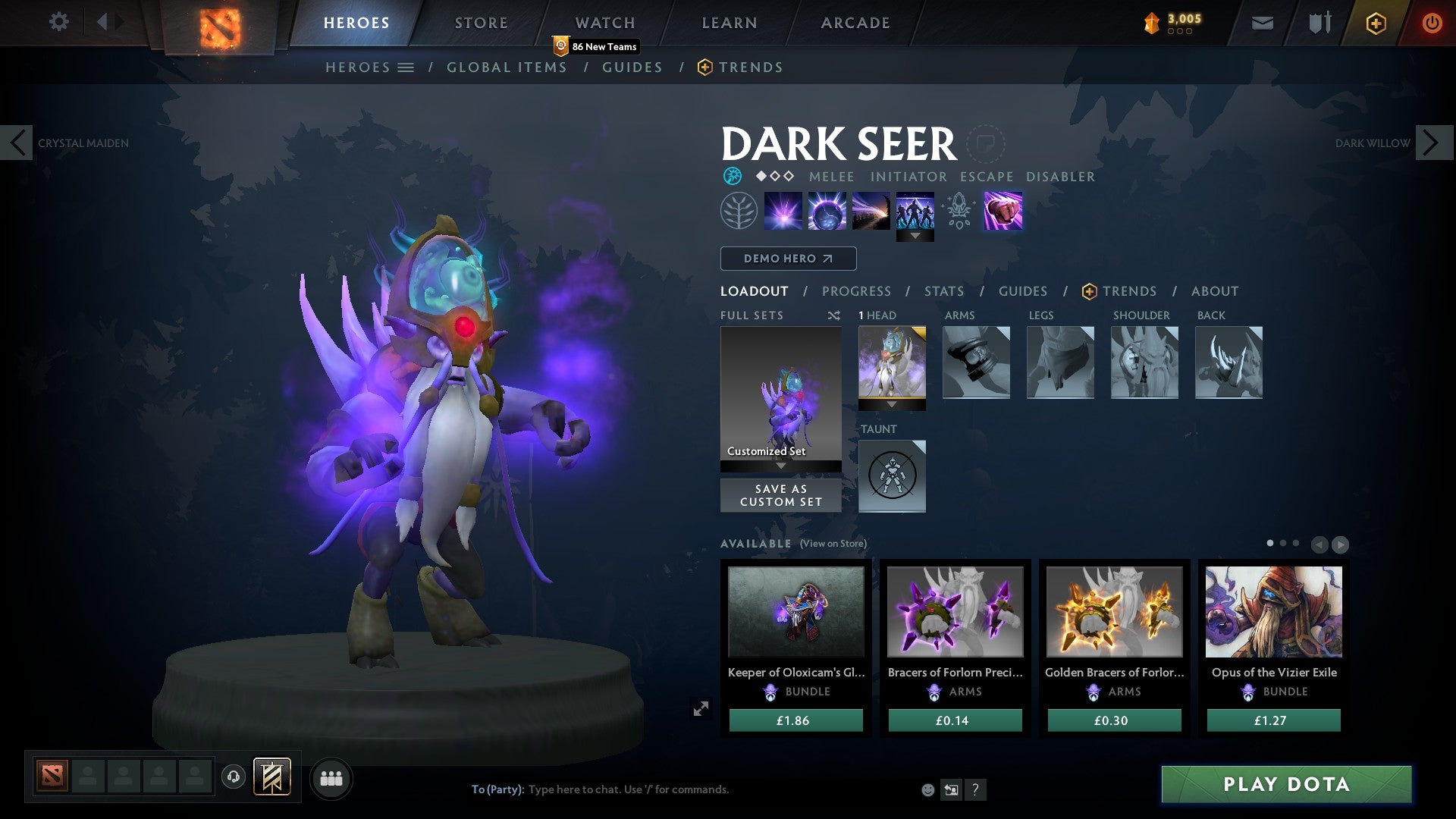Open the Heroes hamburger menu
The image size is (1456, 819).
406,67
